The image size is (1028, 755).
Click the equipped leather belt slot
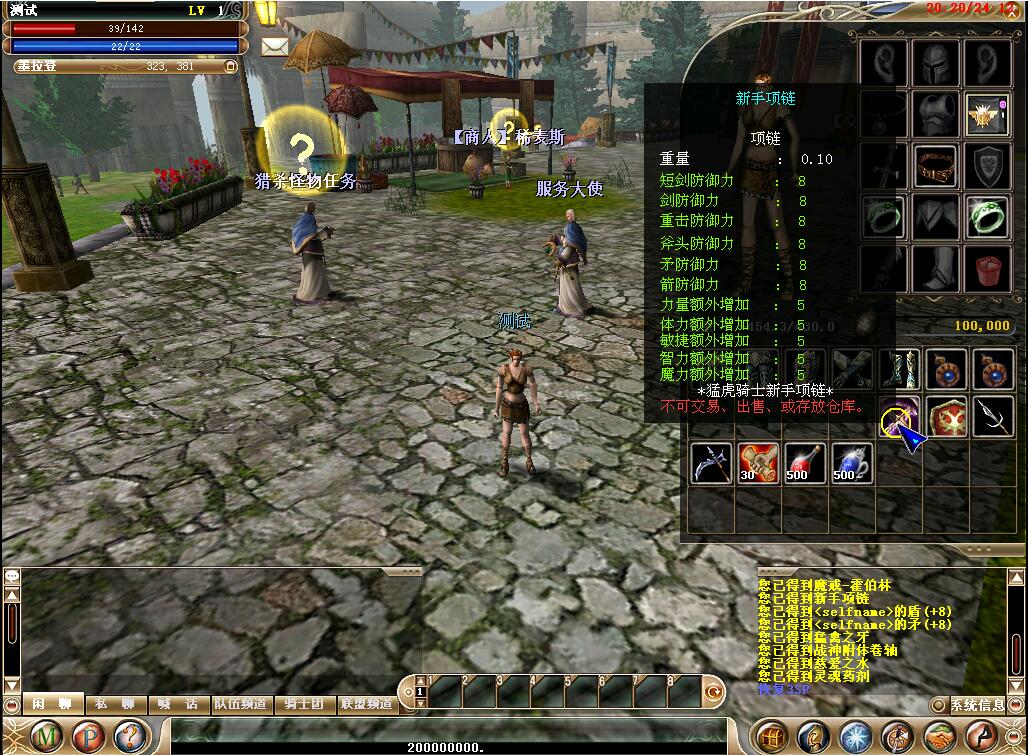(936, 165)
